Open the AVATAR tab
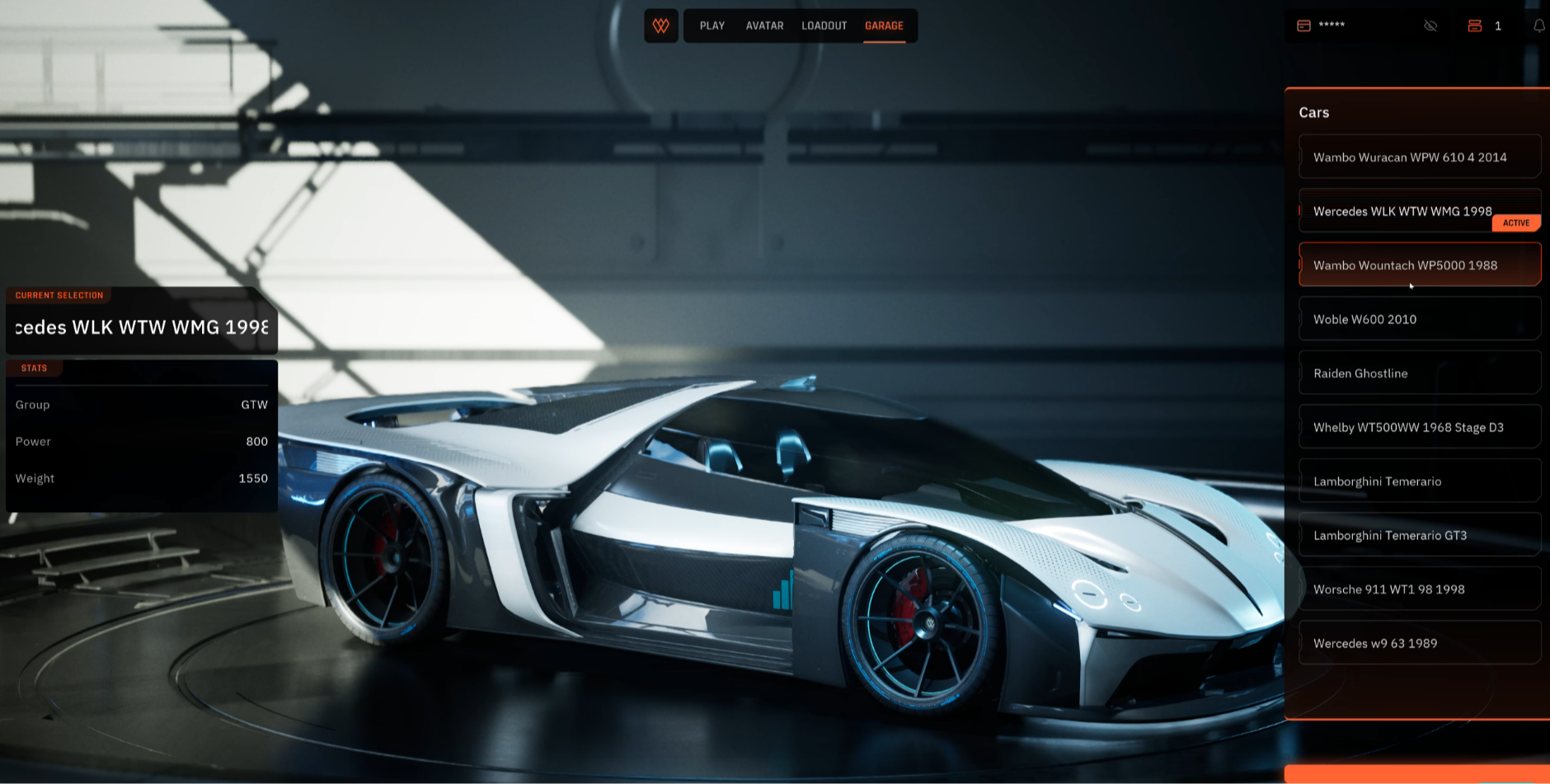1550x784 pixels. click(x=764, y=26)
